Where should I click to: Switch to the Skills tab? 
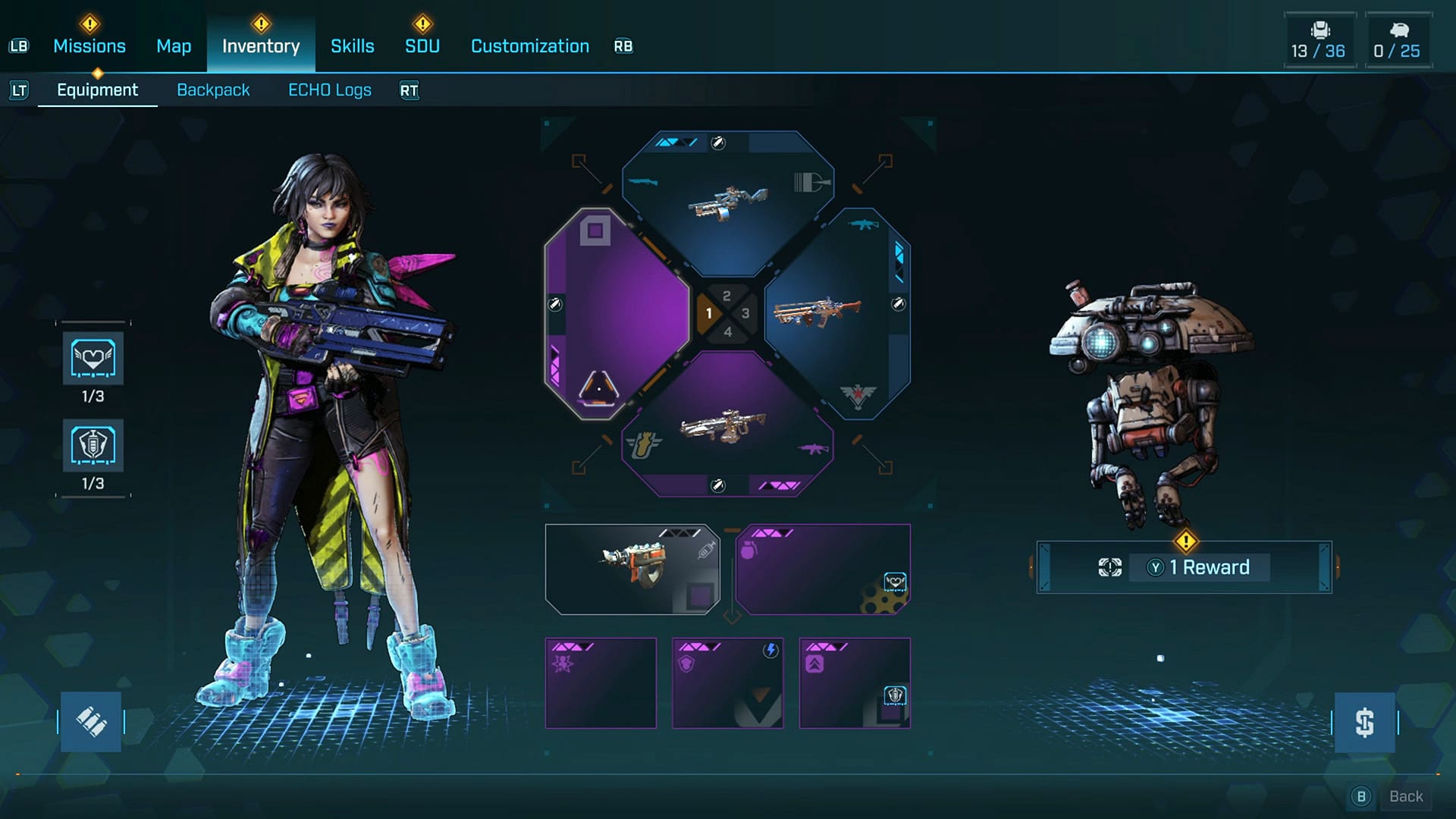(352, 45)
